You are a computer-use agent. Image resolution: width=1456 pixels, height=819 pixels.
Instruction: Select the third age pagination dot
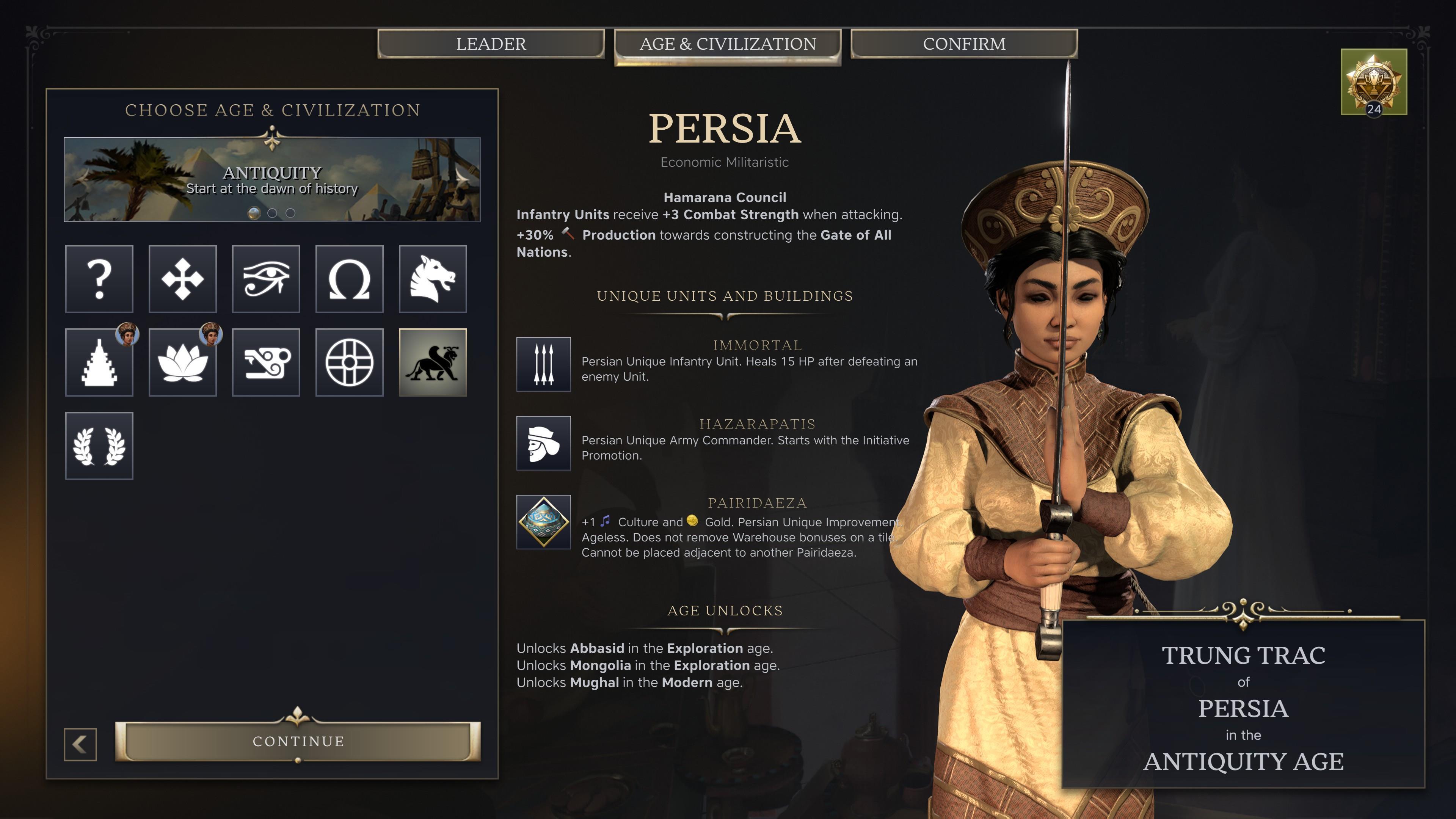point(290,213)
